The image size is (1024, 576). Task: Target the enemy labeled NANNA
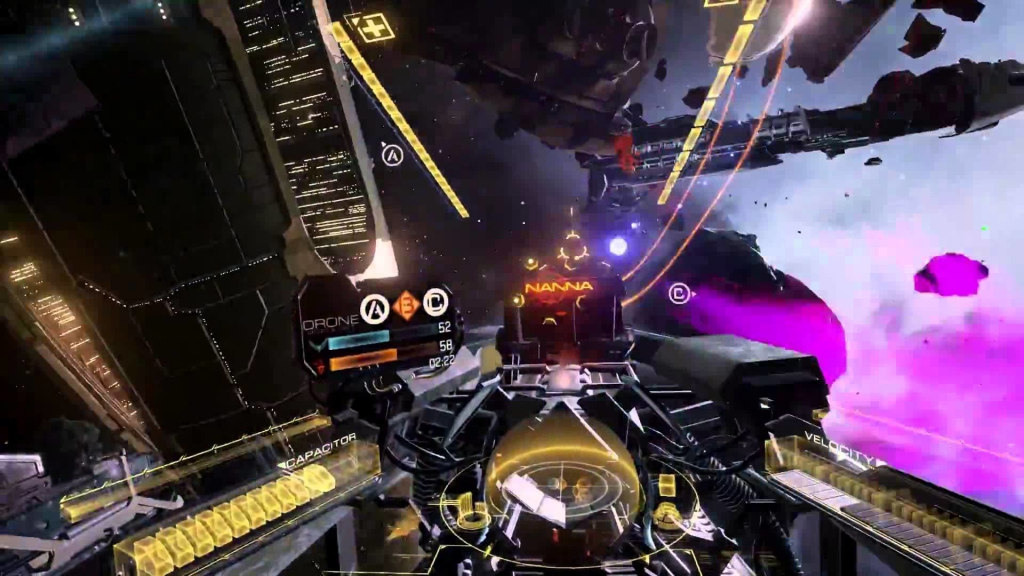(x=559, y=287)
